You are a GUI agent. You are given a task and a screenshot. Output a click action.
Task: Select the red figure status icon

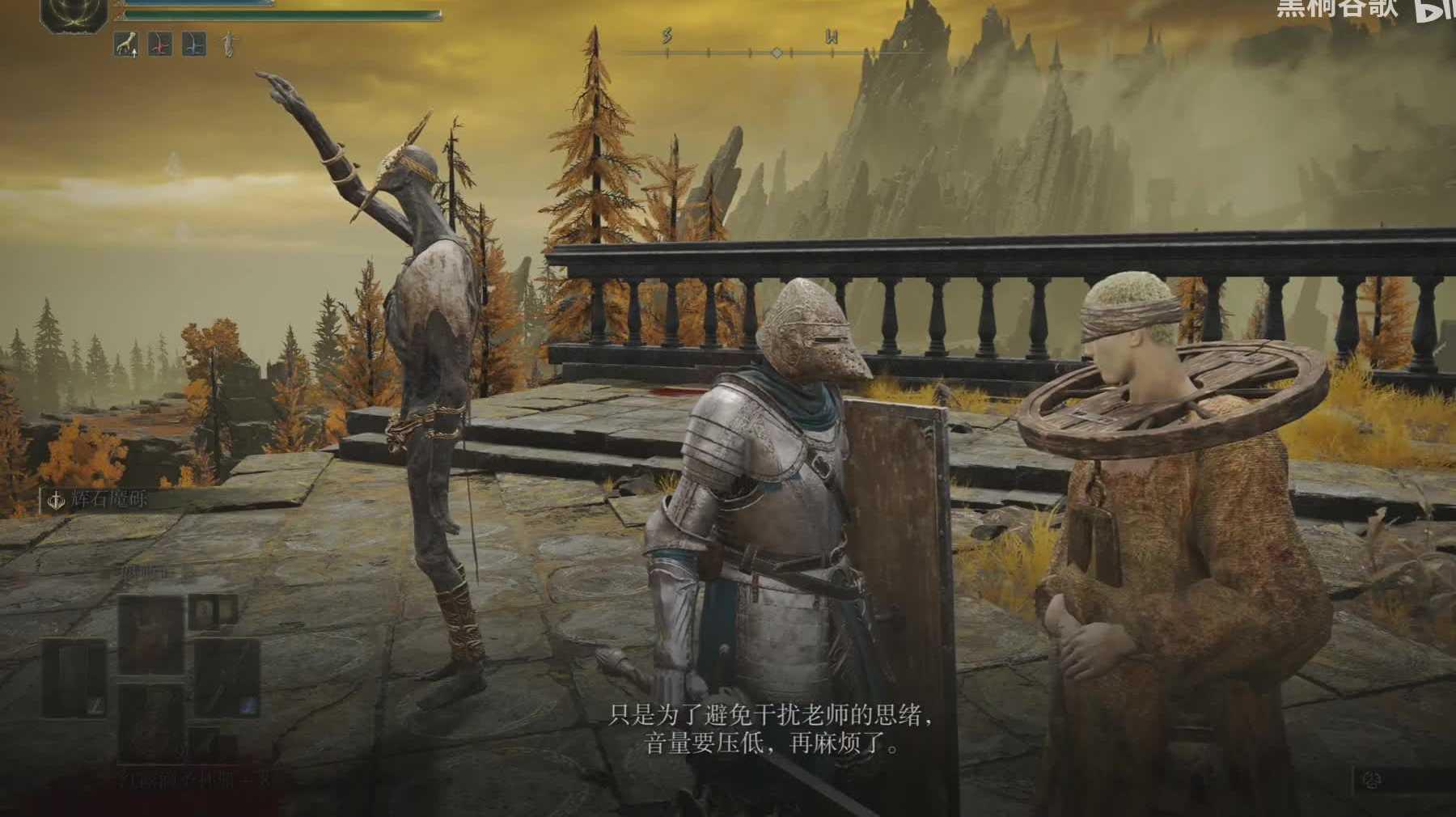coord(160,45)
